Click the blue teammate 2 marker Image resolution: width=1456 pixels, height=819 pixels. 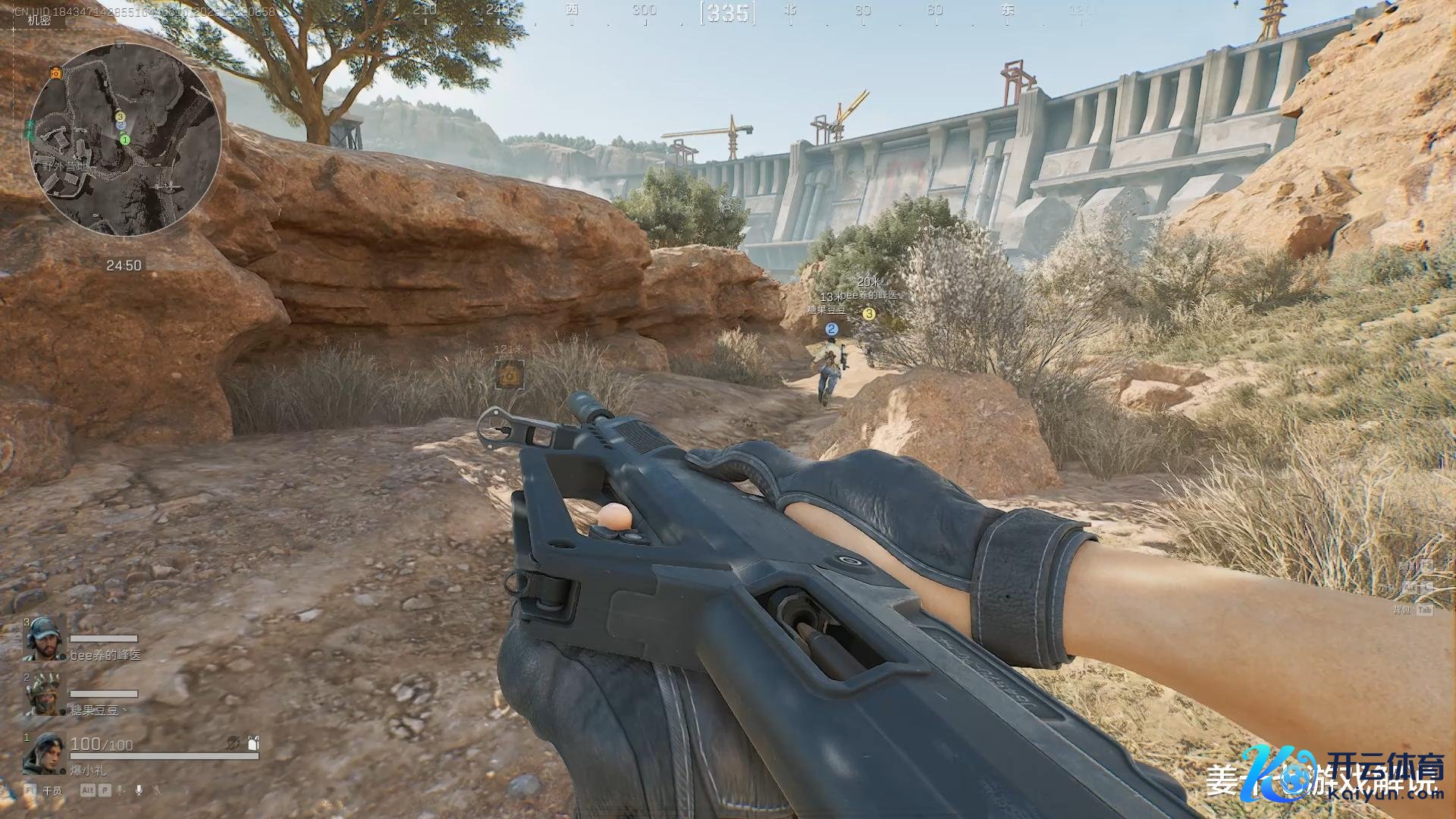tap(832, 329)
